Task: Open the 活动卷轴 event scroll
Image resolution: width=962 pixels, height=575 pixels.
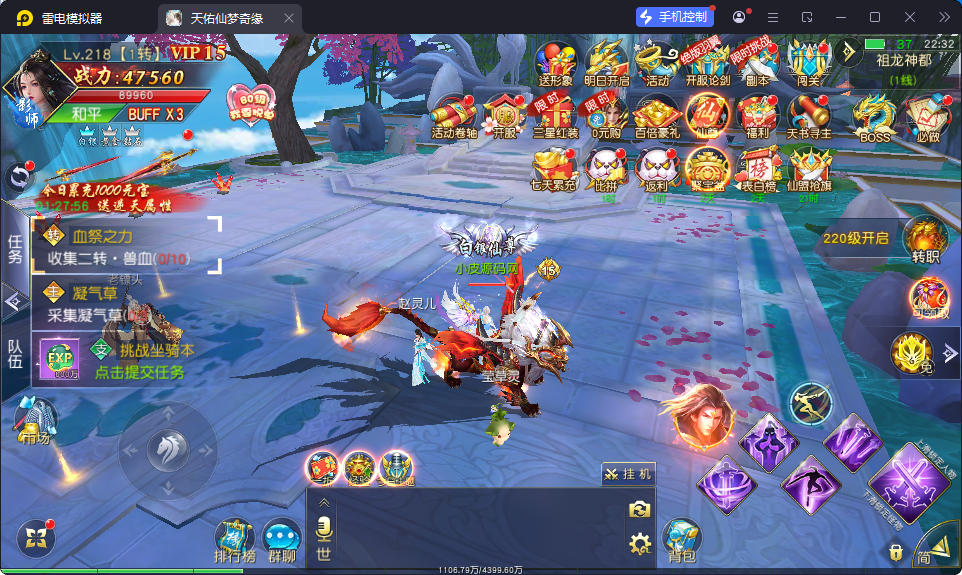Action: pyautogui.click(x=454, y=115)
